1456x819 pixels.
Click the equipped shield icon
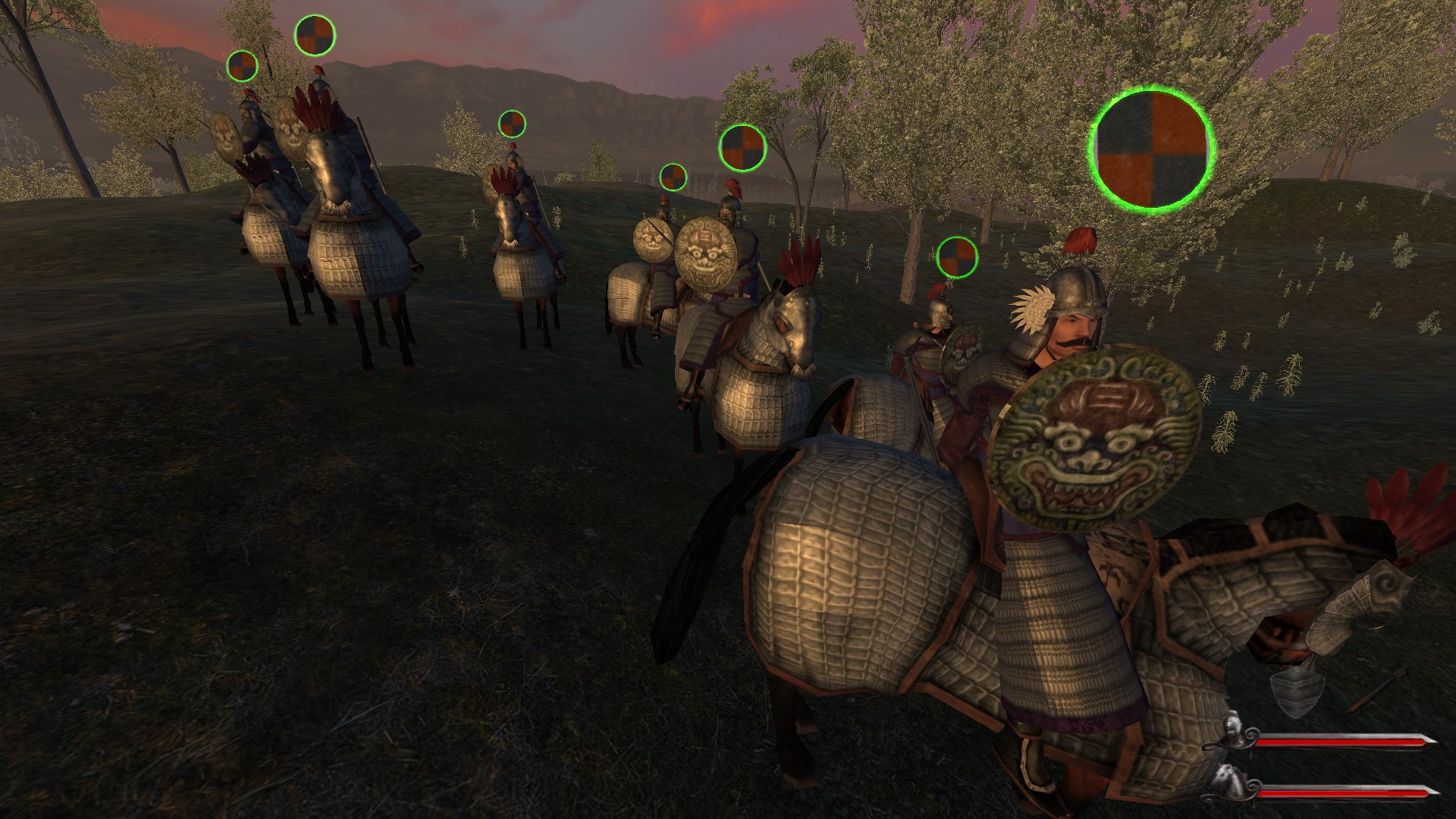(x=1298, y=692)
